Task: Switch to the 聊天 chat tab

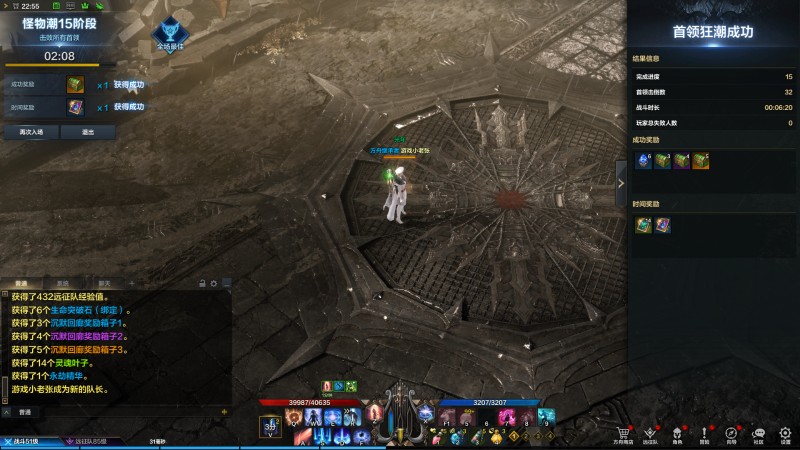Action: (x=104, y=283)
